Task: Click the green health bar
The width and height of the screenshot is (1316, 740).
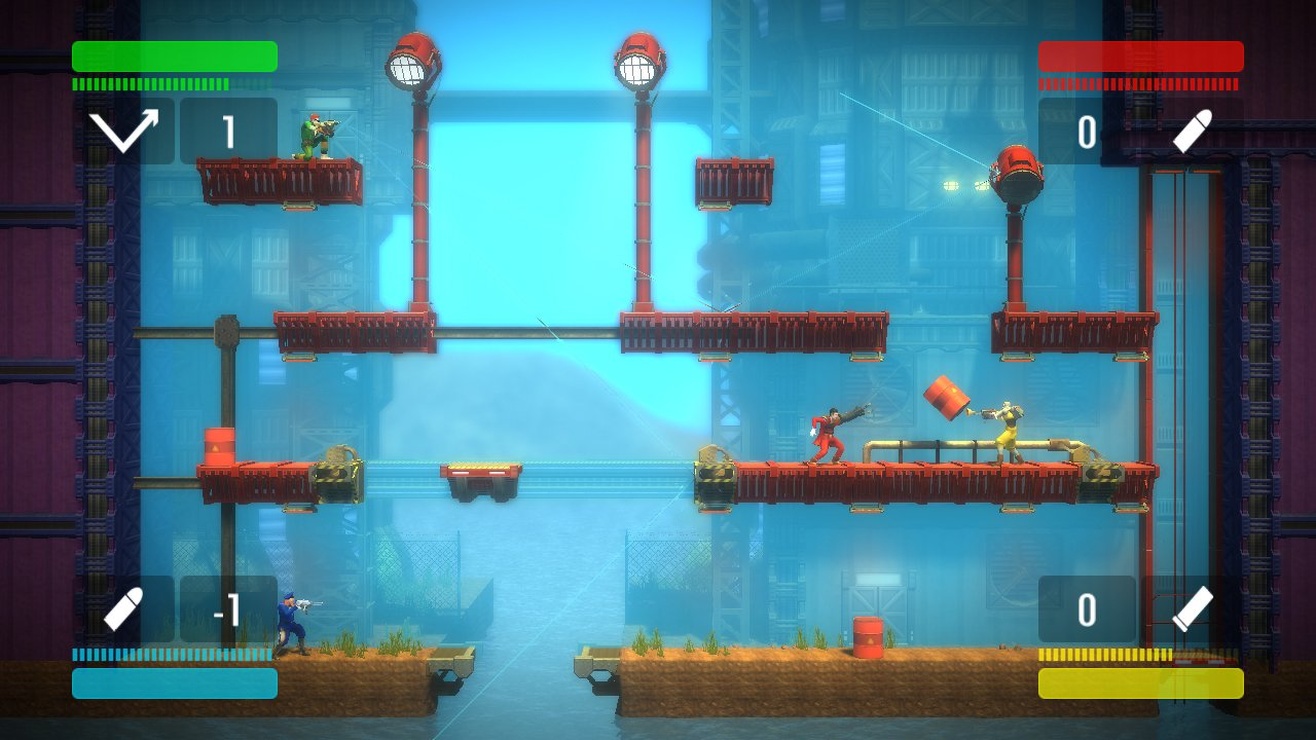Action: tap(174, 57)
